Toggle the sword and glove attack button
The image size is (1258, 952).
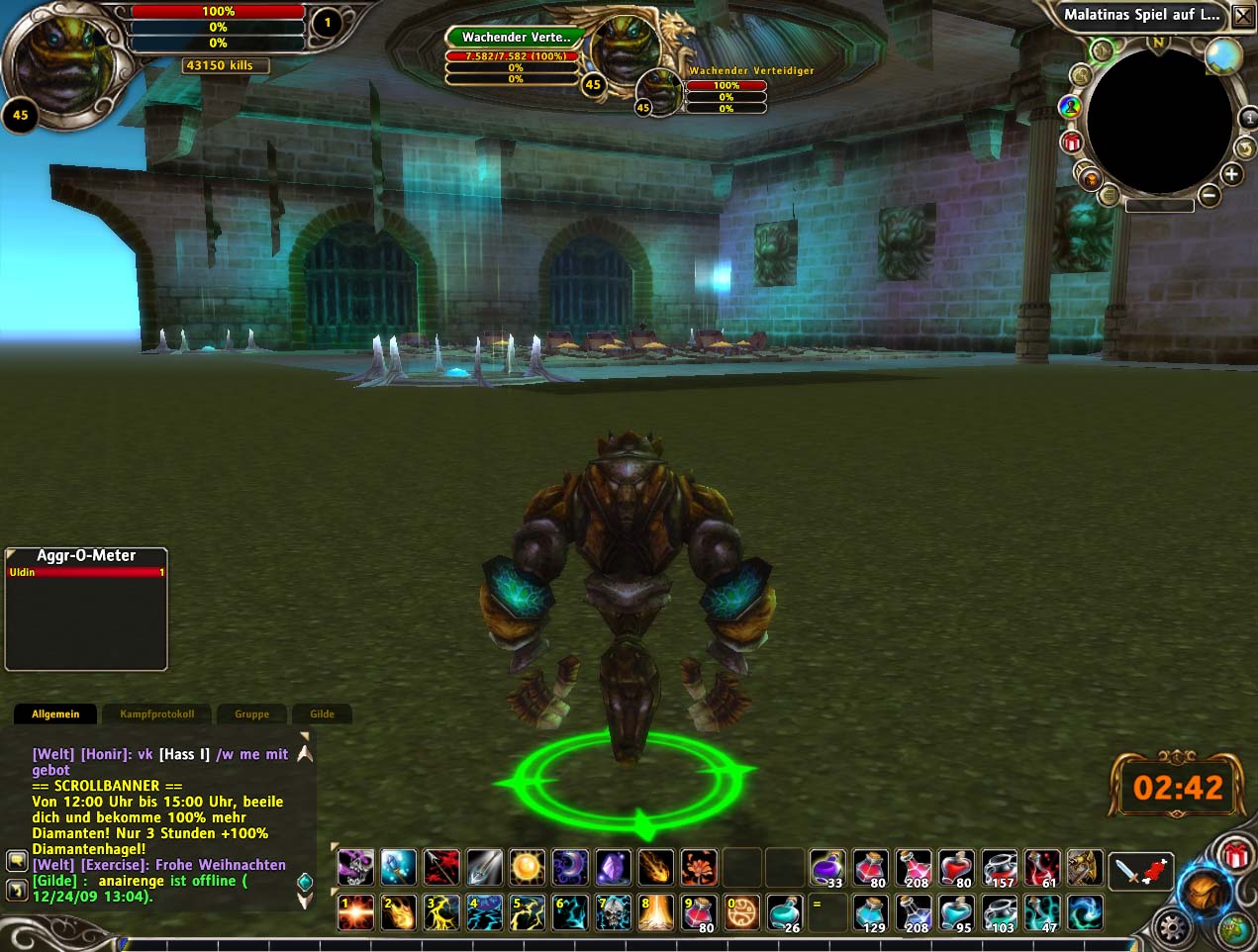click(1141, 870)
